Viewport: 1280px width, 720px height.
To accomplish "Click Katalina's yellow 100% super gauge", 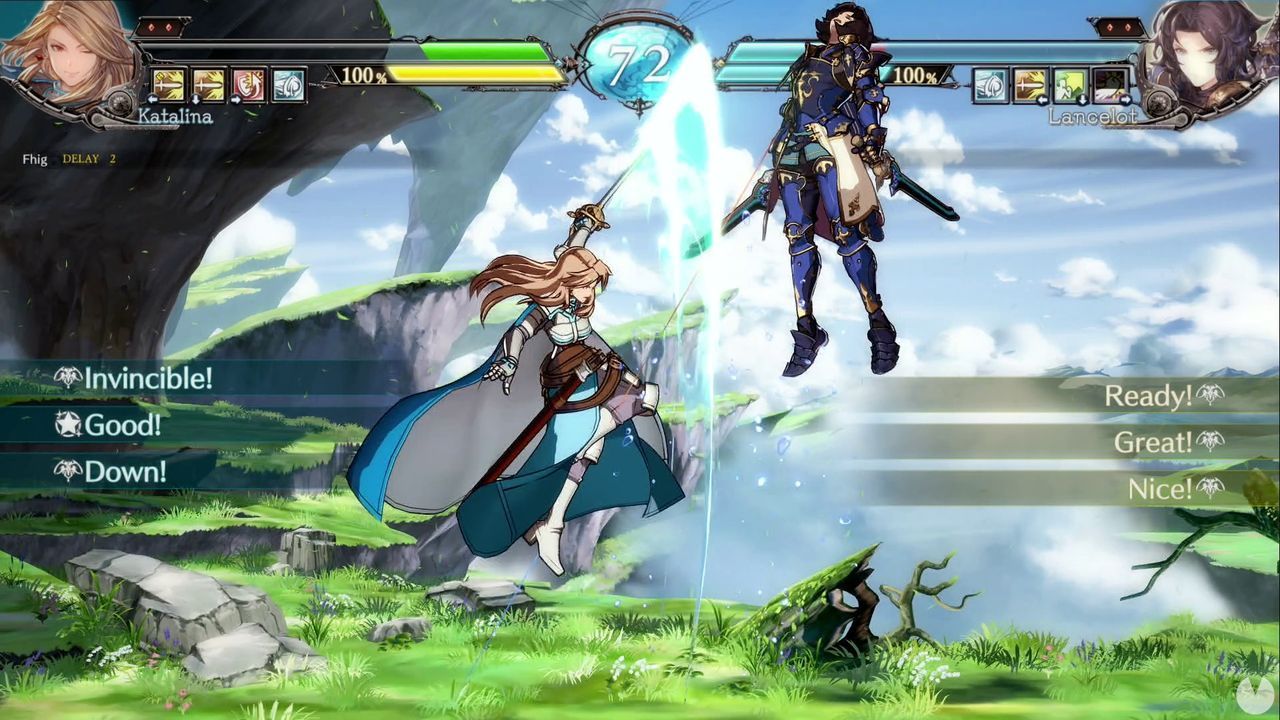I will [470, 72].
